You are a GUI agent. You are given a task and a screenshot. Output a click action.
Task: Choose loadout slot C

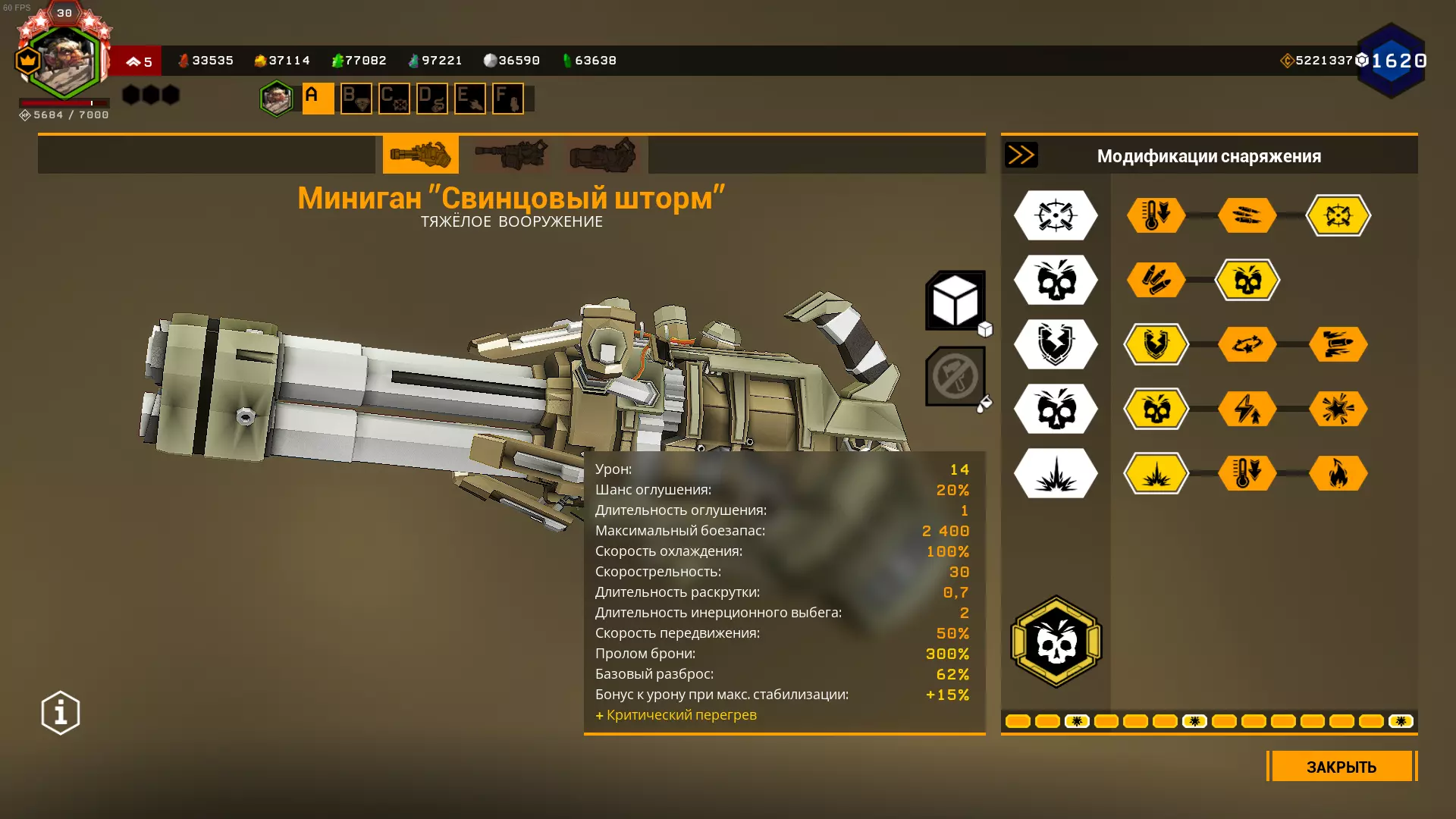click(x=394, y=99)
